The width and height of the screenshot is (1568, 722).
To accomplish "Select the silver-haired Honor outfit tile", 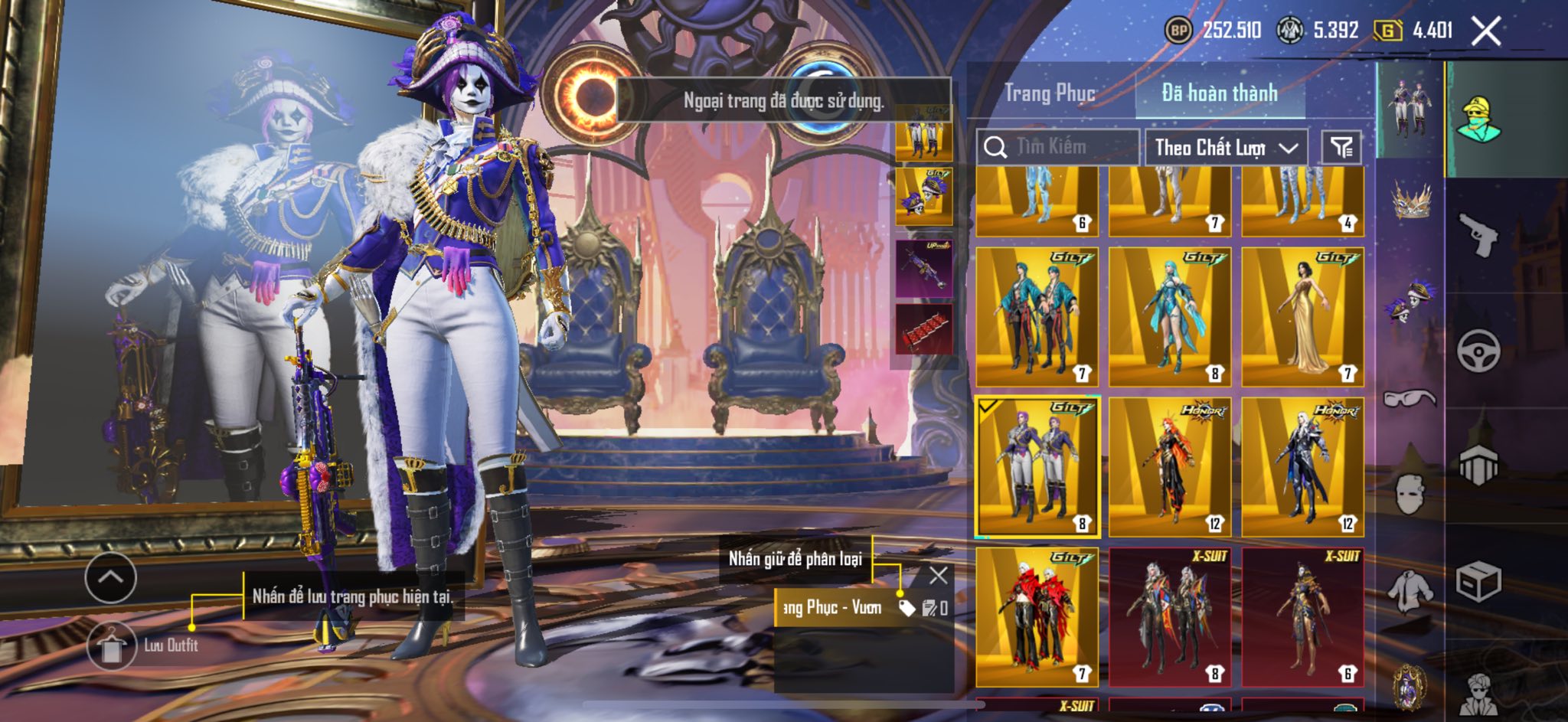I will point(1302,466).
